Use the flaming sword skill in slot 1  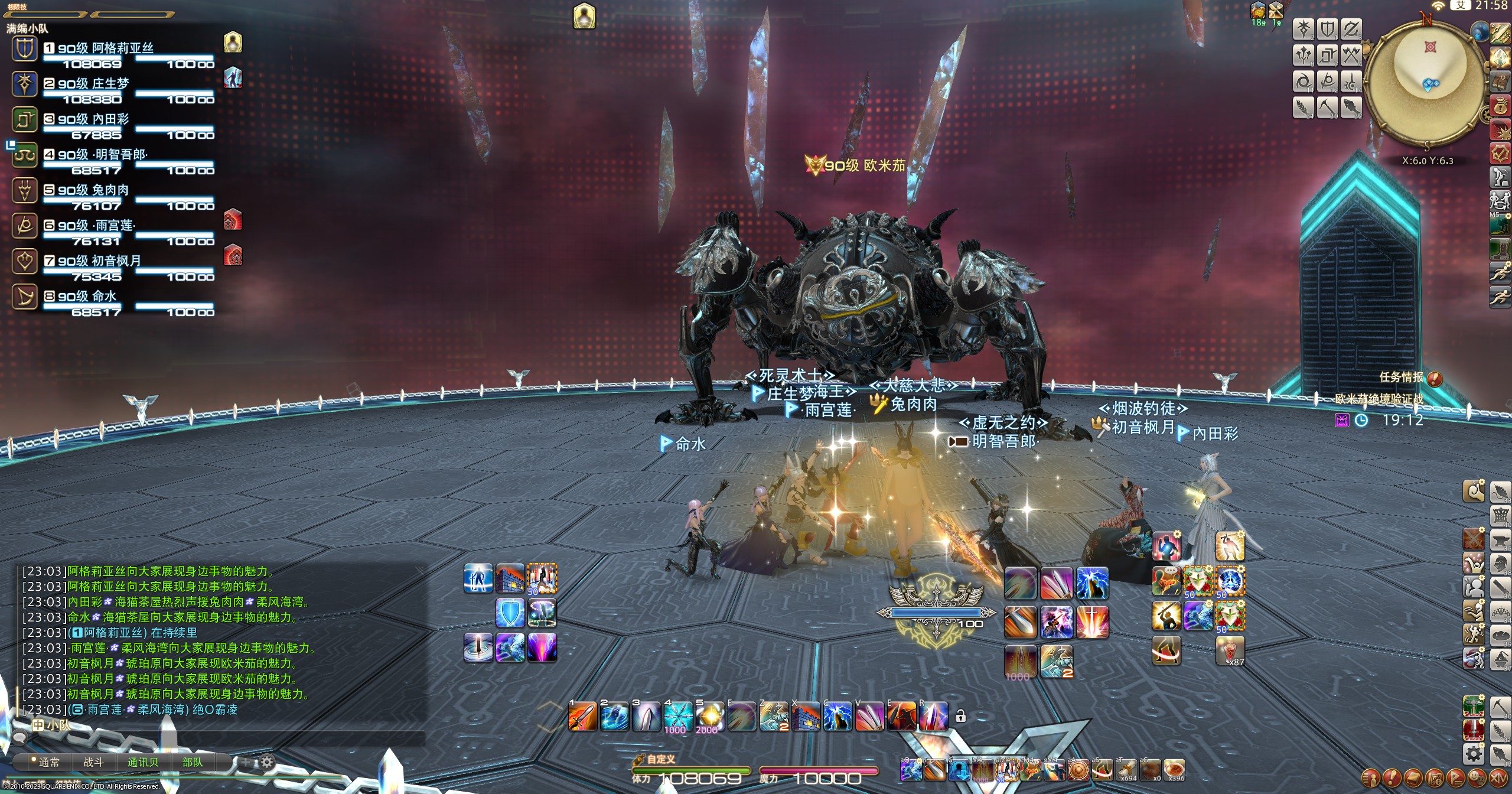click(583, 717)
